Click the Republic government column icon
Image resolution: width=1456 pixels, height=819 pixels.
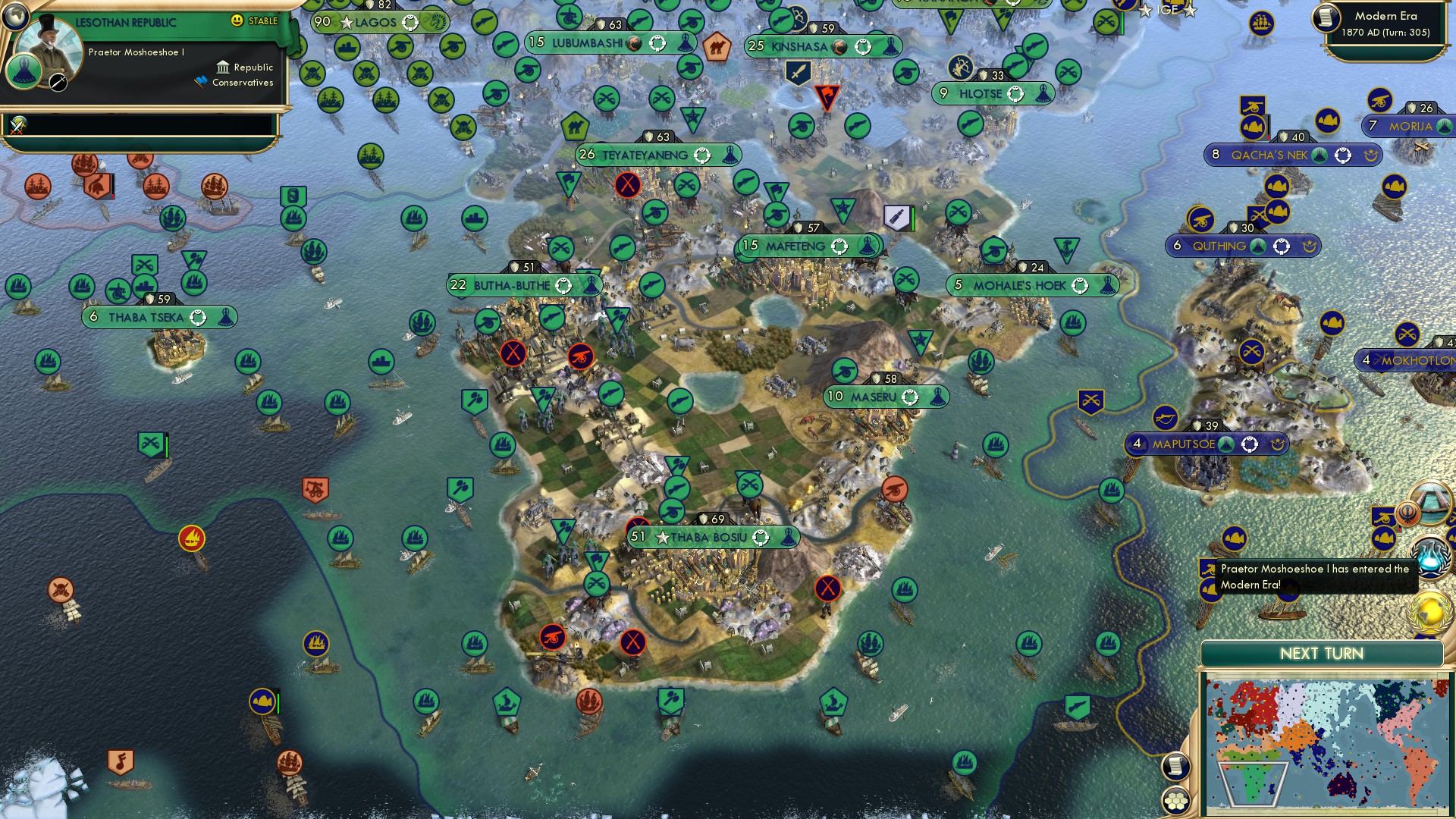tap(224, 67)
